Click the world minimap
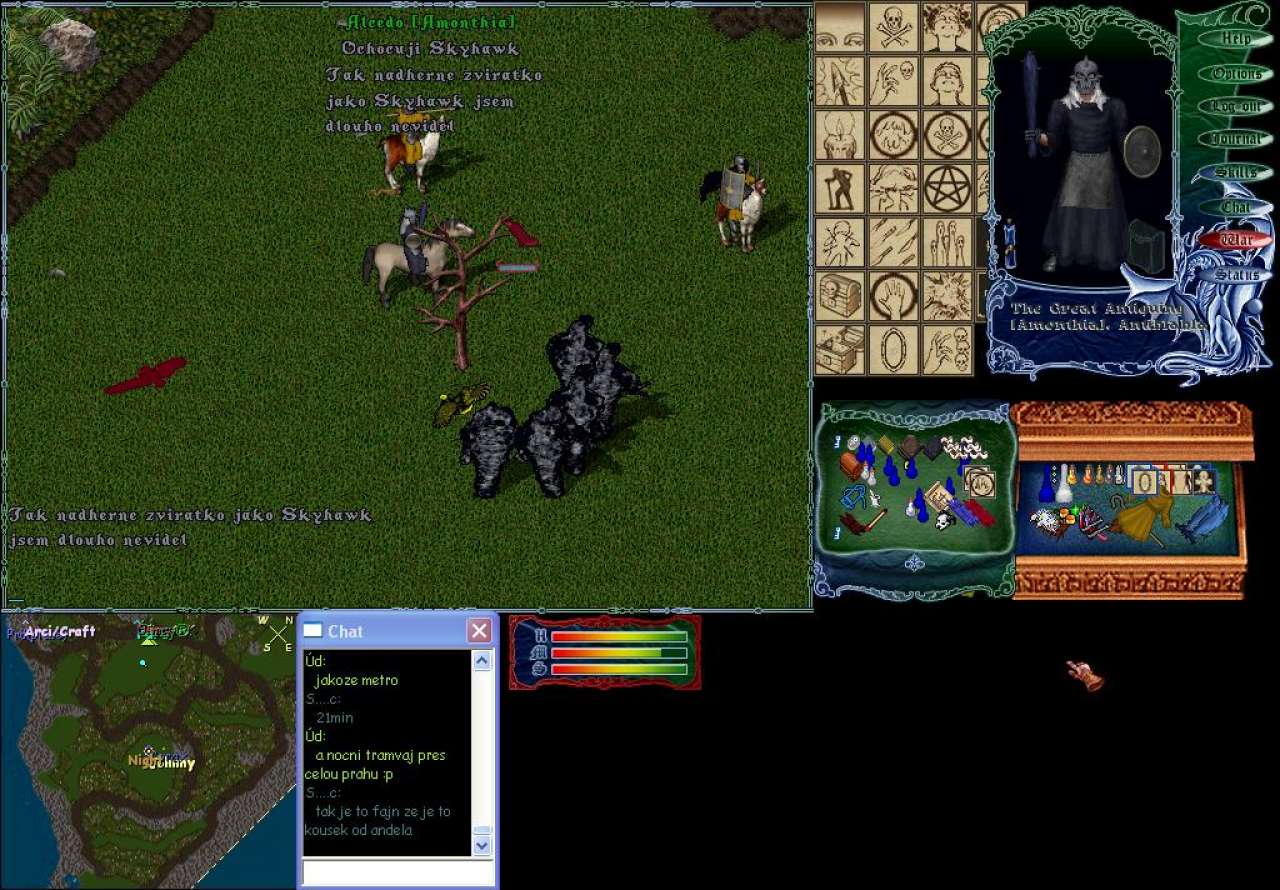1280x890 pixels. (148, 752)
